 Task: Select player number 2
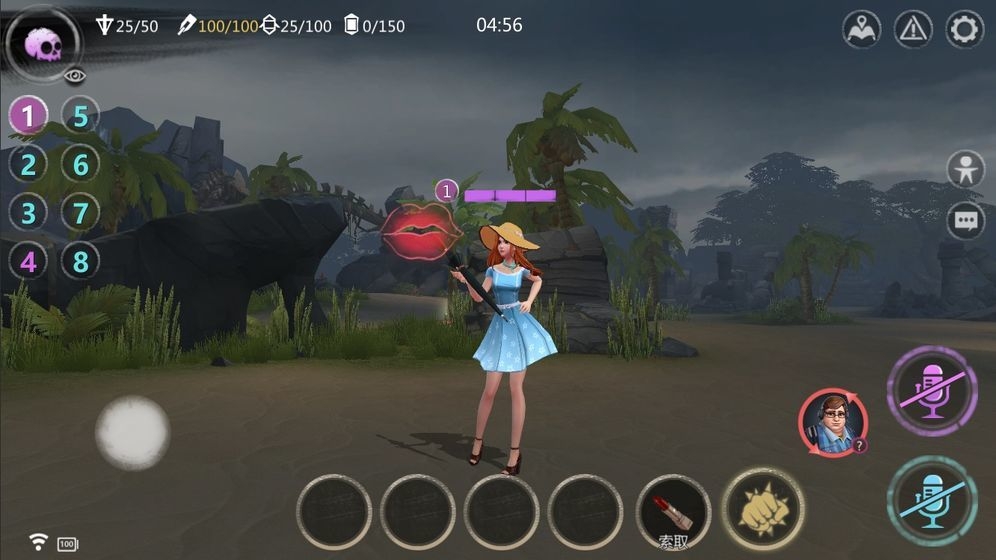[x=28, y=165]
